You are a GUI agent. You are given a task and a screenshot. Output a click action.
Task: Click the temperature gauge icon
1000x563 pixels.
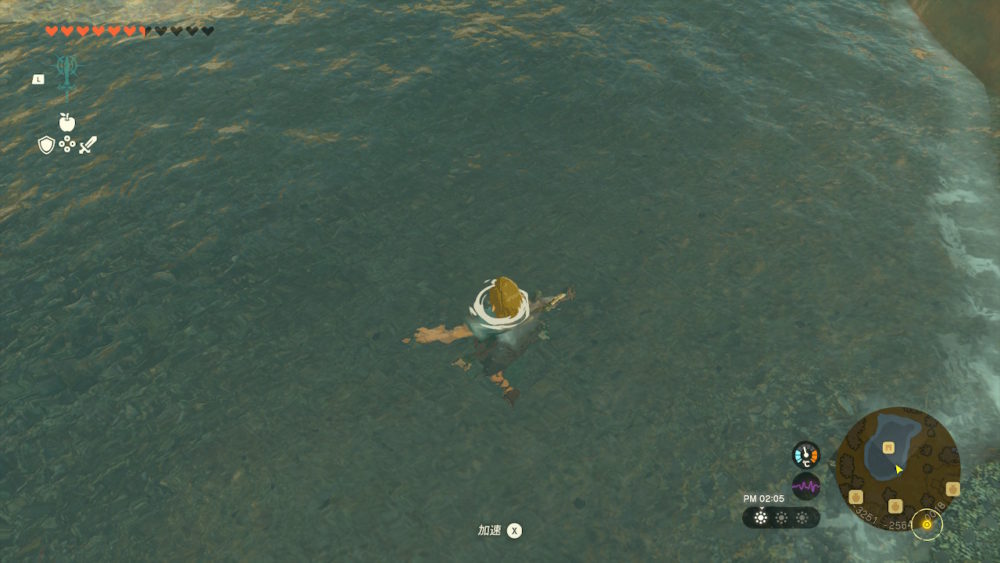(x=805, y=455)
